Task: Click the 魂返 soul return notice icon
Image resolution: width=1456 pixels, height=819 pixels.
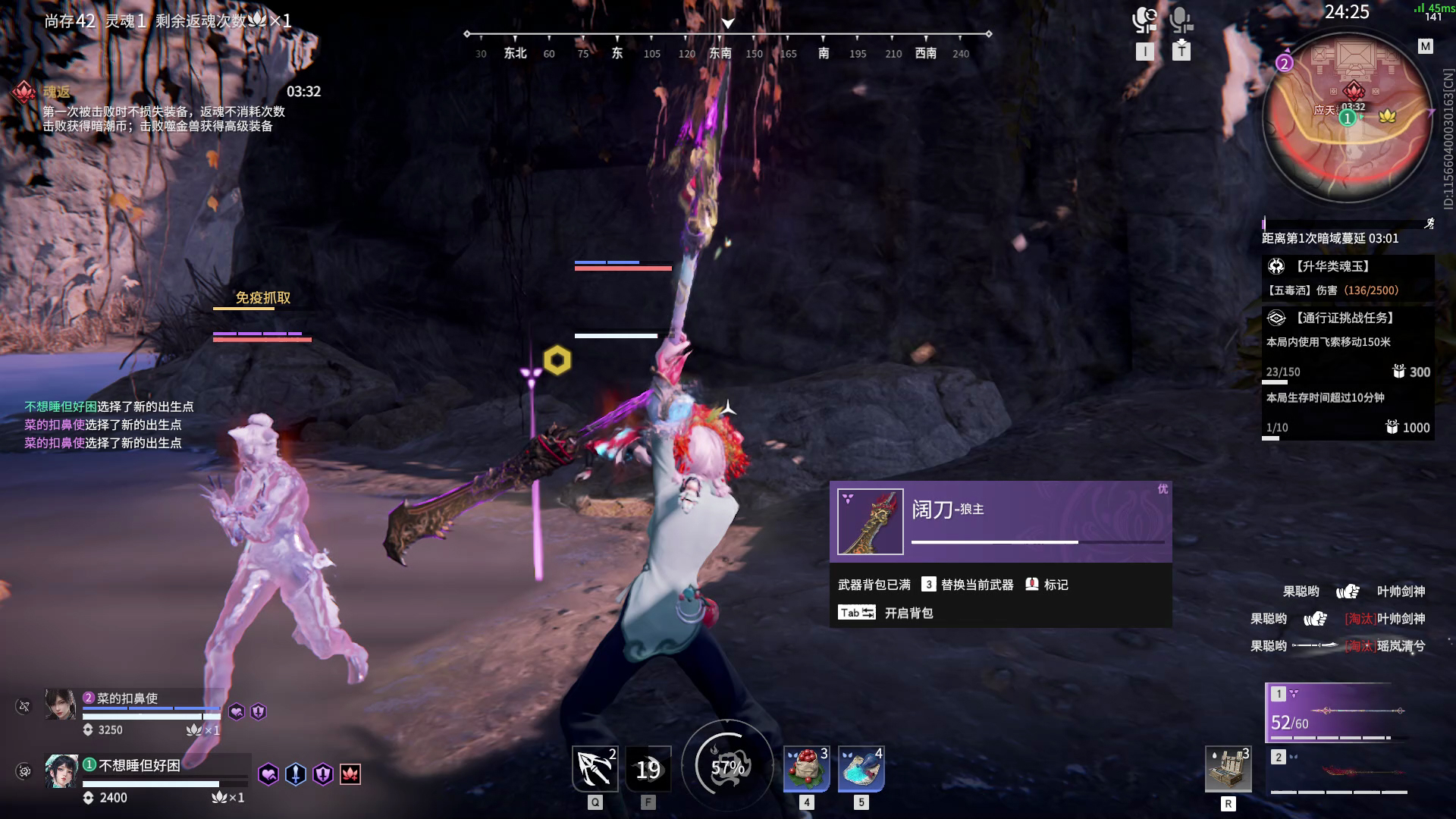Action: [24, 92]
